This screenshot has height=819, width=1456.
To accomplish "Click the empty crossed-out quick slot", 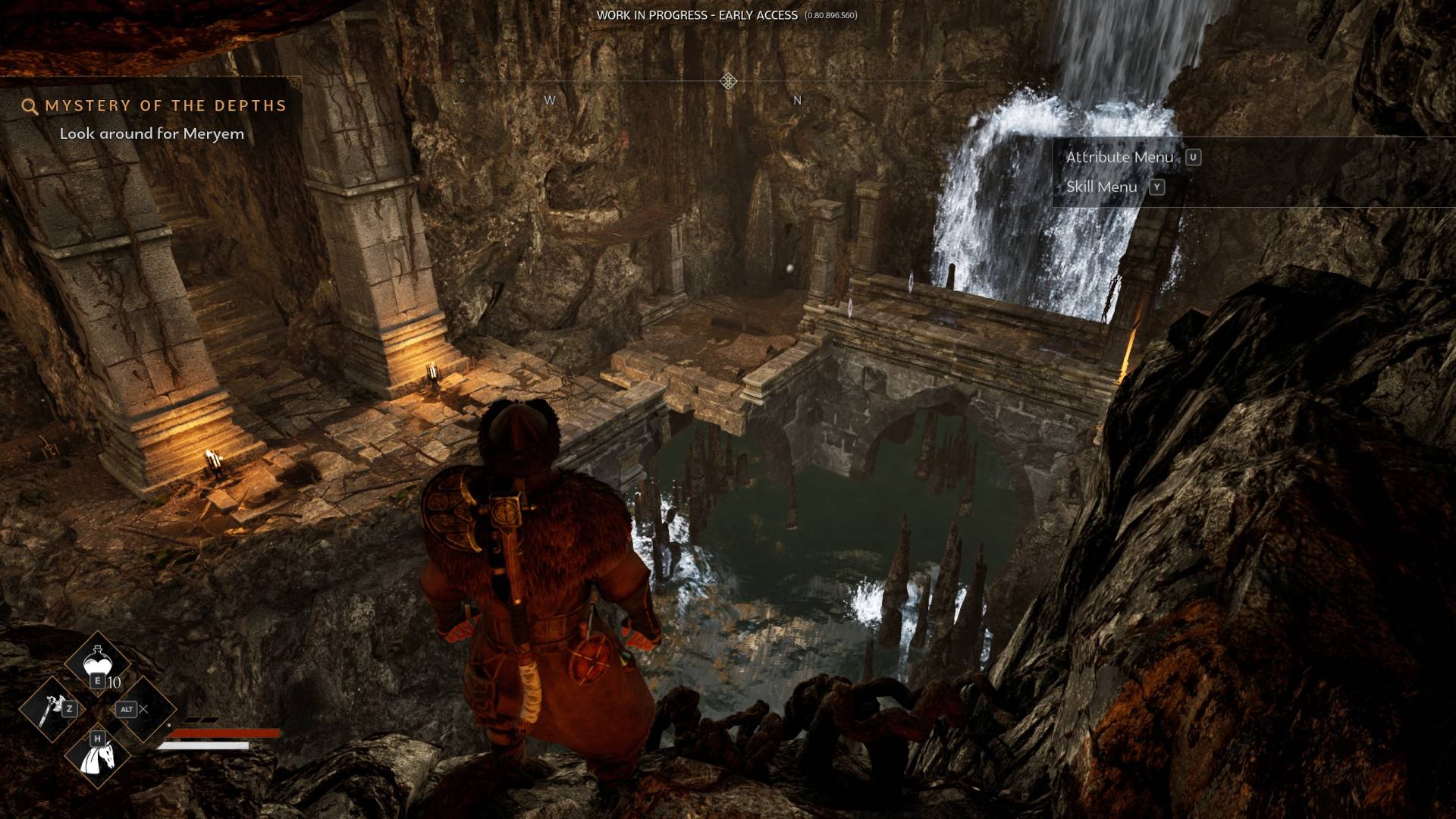I will [142, 710].
